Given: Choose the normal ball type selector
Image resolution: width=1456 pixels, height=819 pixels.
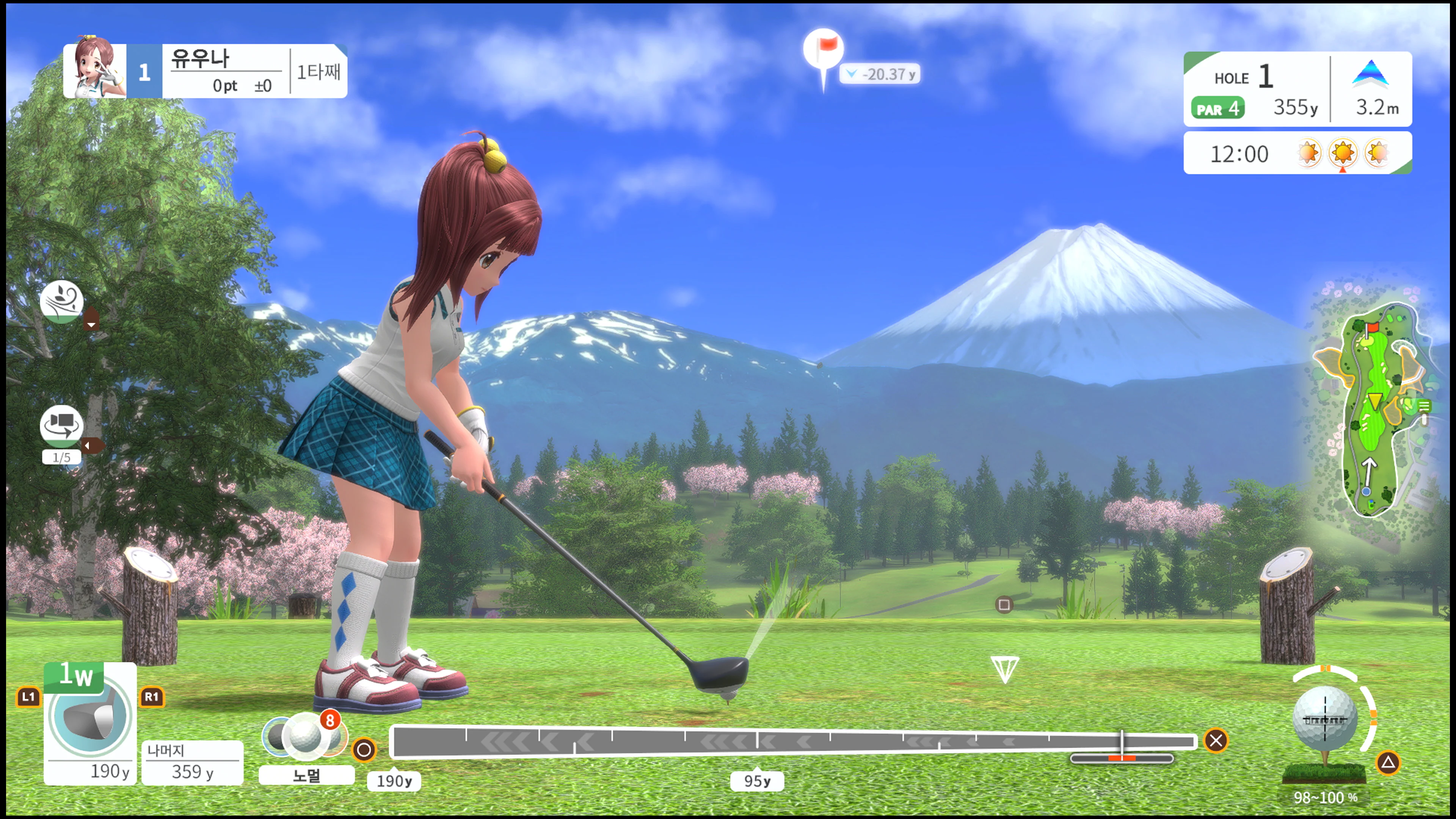Looking at the screenshot, I should [304, 734].
